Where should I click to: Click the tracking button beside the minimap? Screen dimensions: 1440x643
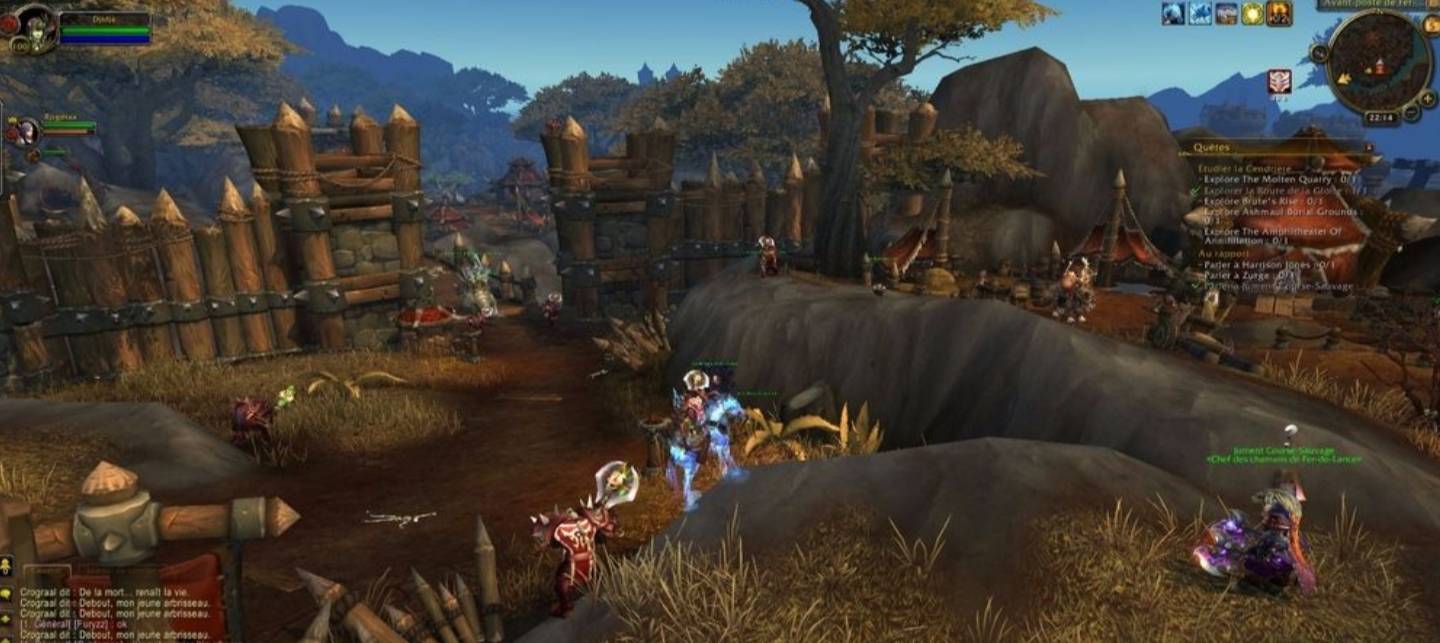point(1320,52)
